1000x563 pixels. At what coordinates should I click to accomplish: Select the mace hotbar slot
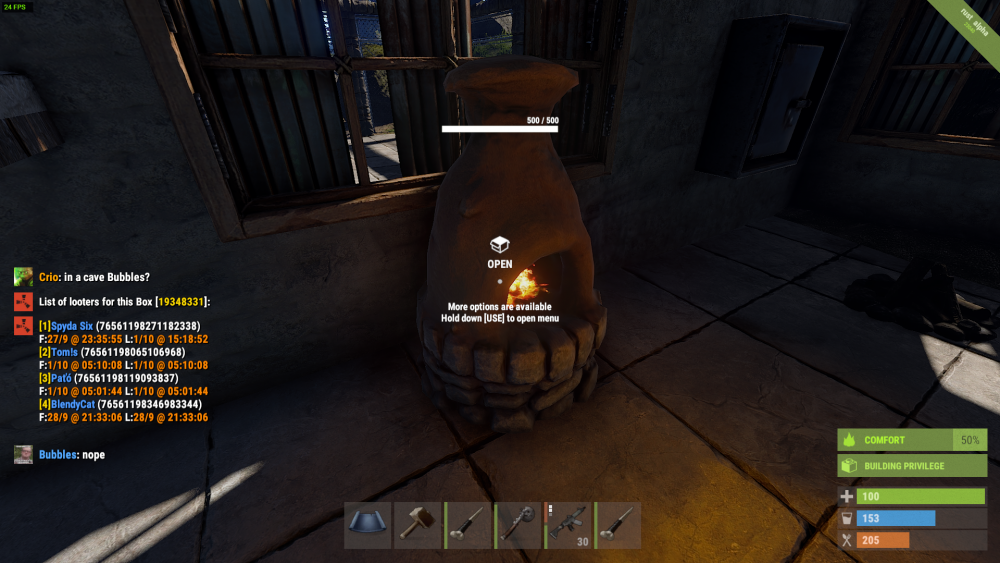(518, 525)
